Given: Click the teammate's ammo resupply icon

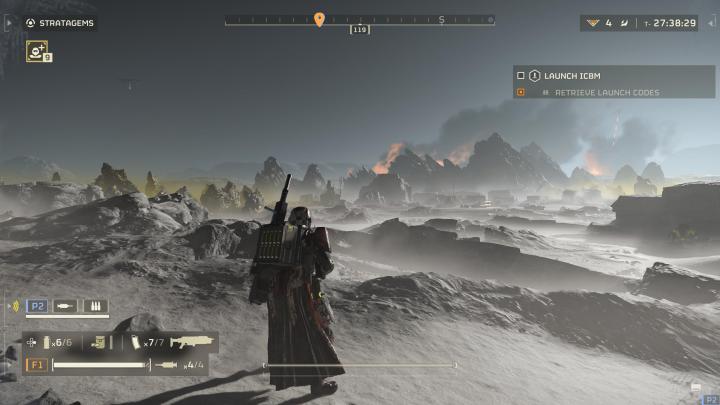Looking at the screenshot, I should 96,307.
